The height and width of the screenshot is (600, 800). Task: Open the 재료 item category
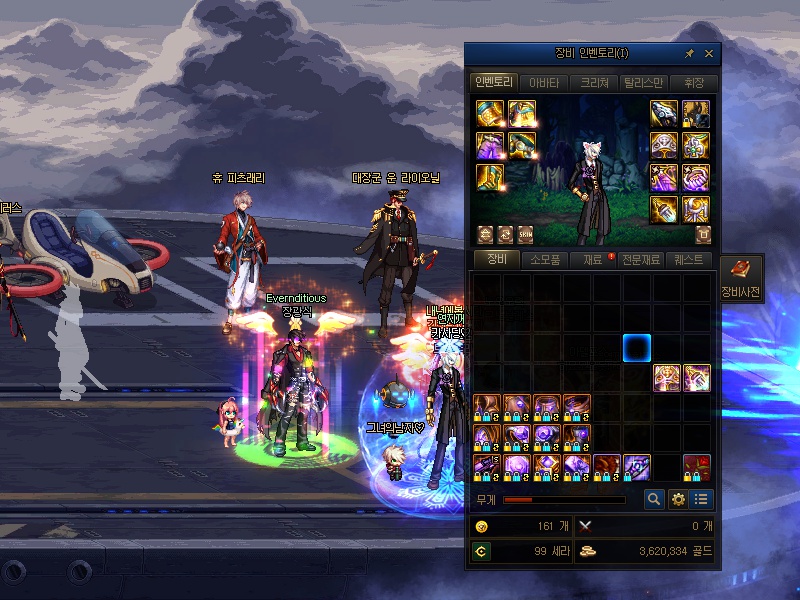tap(593, 260)
